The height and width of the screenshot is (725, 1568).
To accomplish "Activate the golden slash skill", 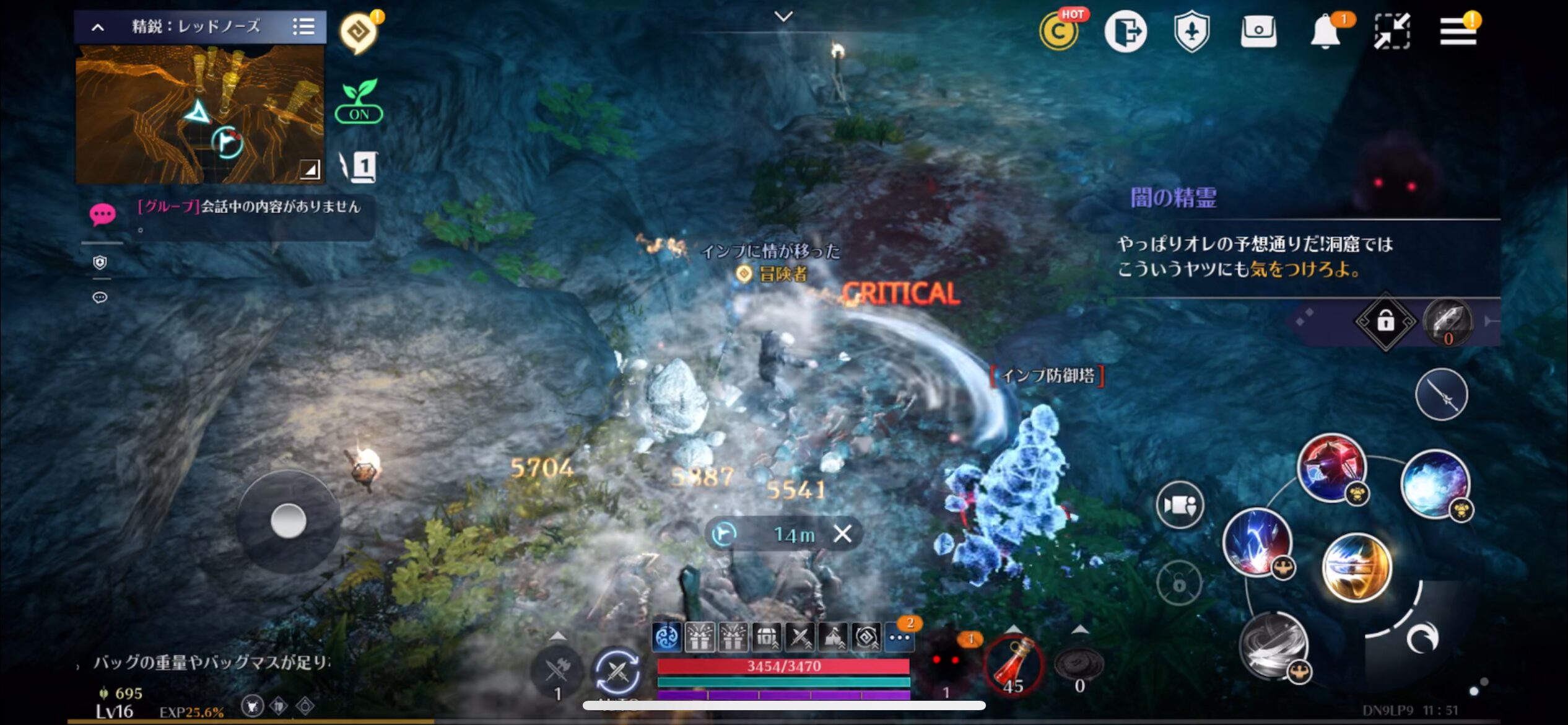I will pos(1356,567).
